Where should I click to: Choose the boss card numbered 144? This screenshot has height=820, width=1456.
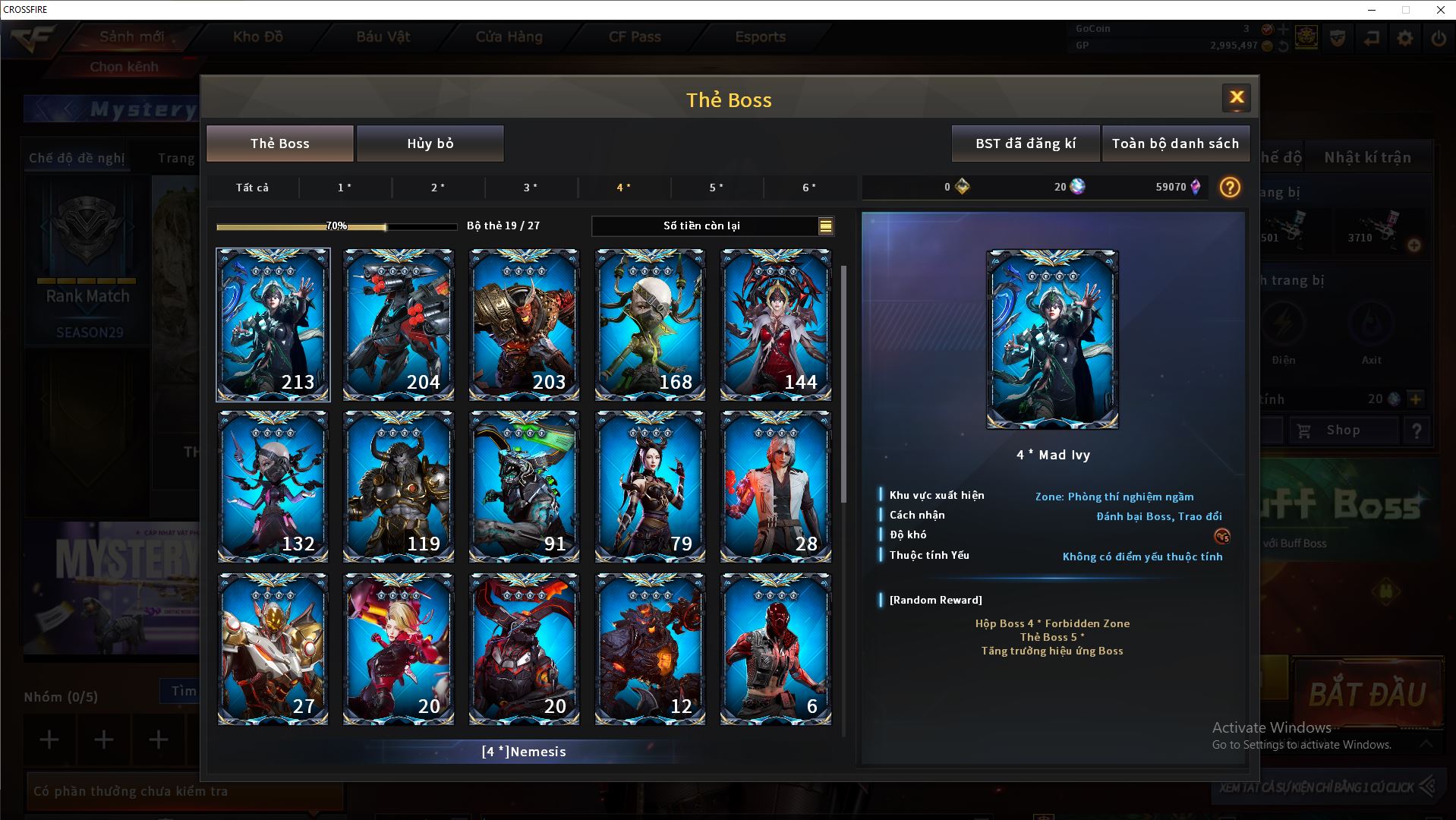point(775,324)
